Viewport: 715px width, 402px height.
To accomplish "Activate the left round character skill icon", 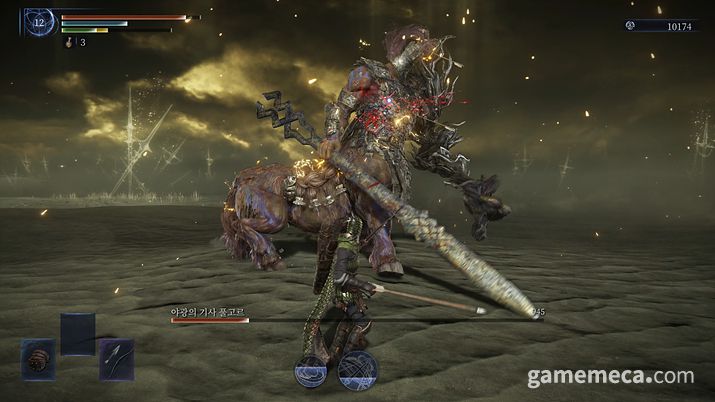I will (x=311, y=371).
